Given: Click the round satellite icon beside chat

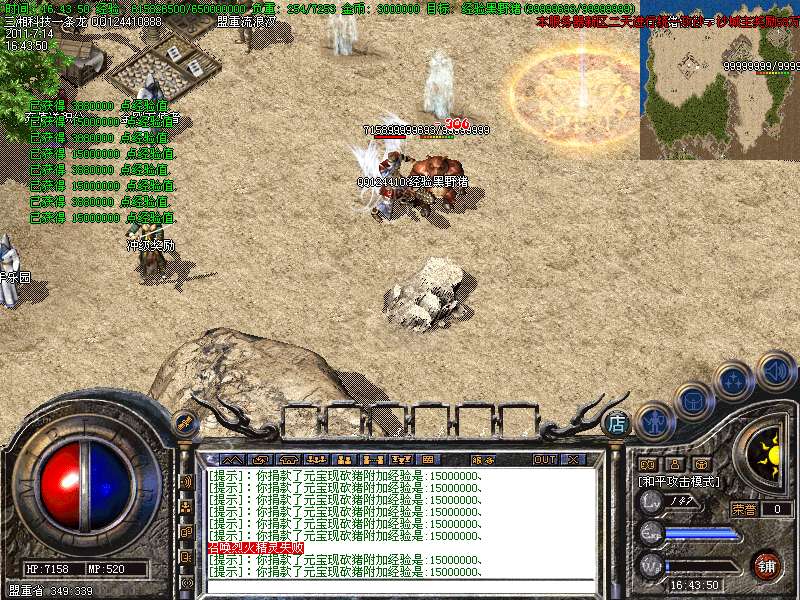Looking at the screenshot, I should 183,423.
